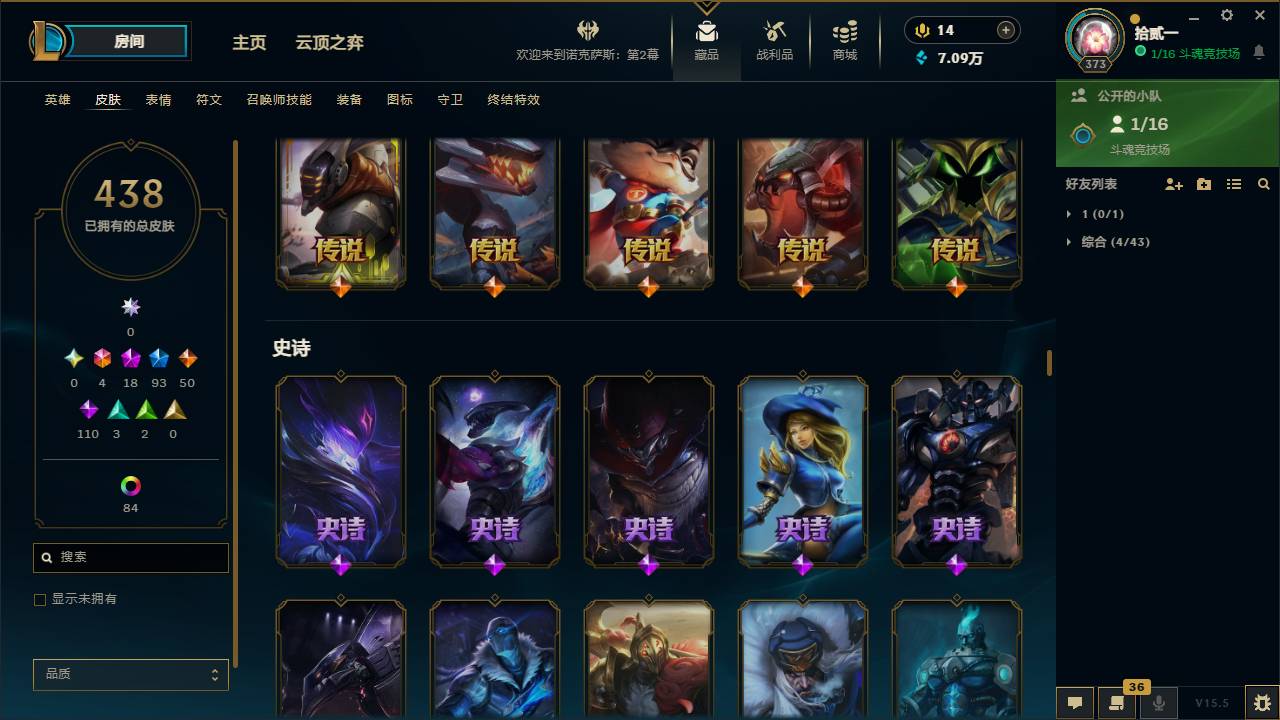The height and width of the screenshot is (720, 1280).
Task: Click the add friend icon
Action: pos(1173,184)
